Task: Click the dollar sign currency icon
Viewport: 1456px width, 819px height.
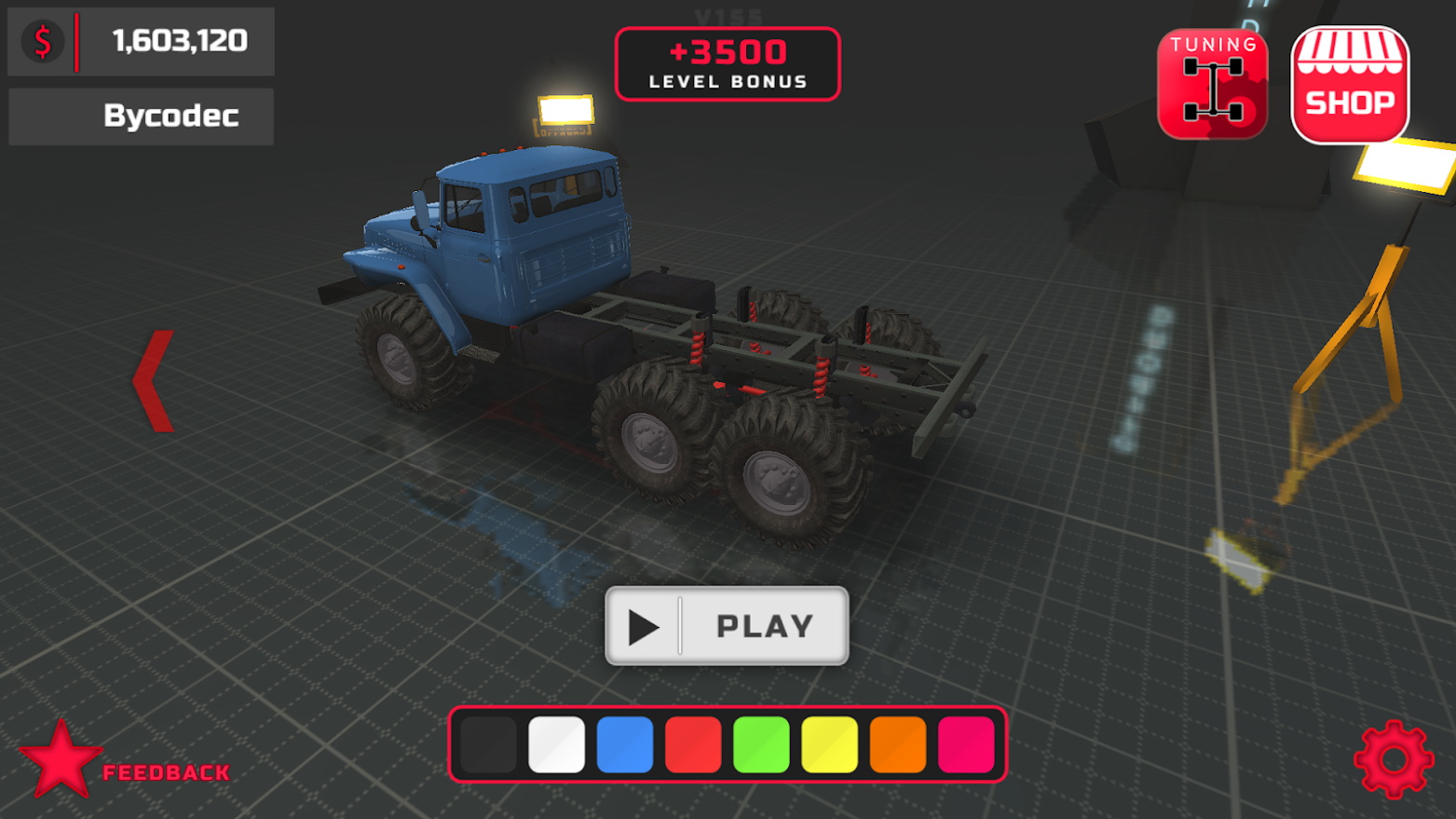Action: click(40, 40)
